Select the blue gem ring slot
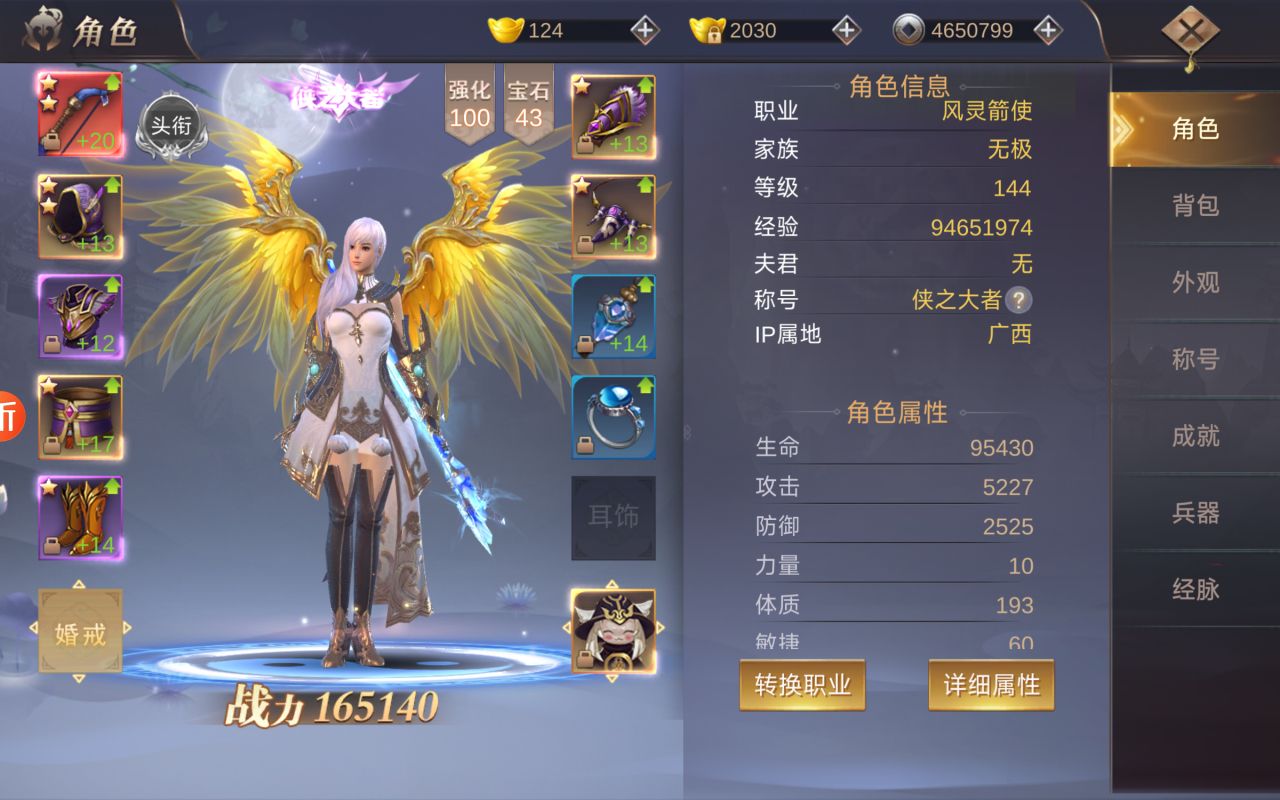This screenshot has width=1280, height=800. point(613,417)
